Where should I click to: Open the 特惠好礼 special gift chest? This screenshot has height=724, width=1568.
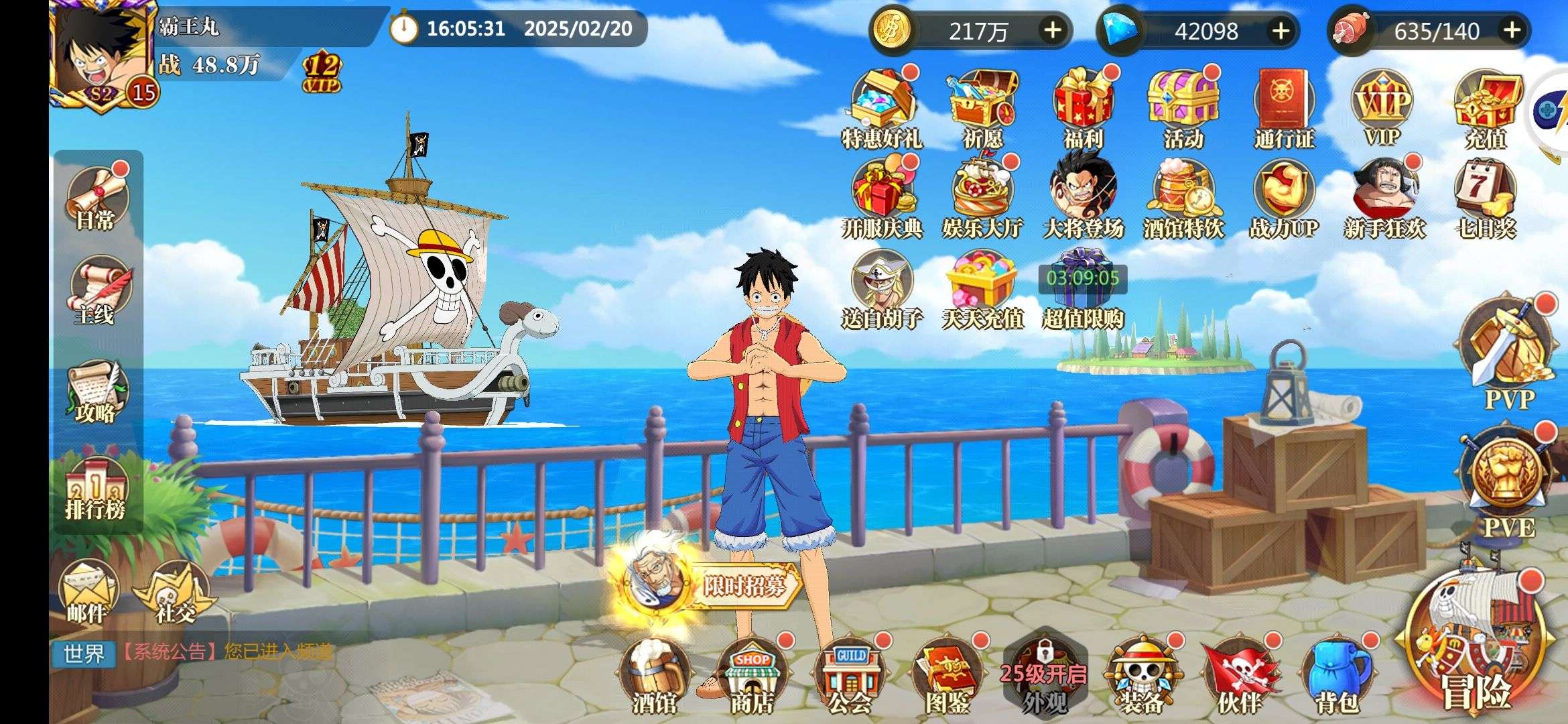pos(882,107)
